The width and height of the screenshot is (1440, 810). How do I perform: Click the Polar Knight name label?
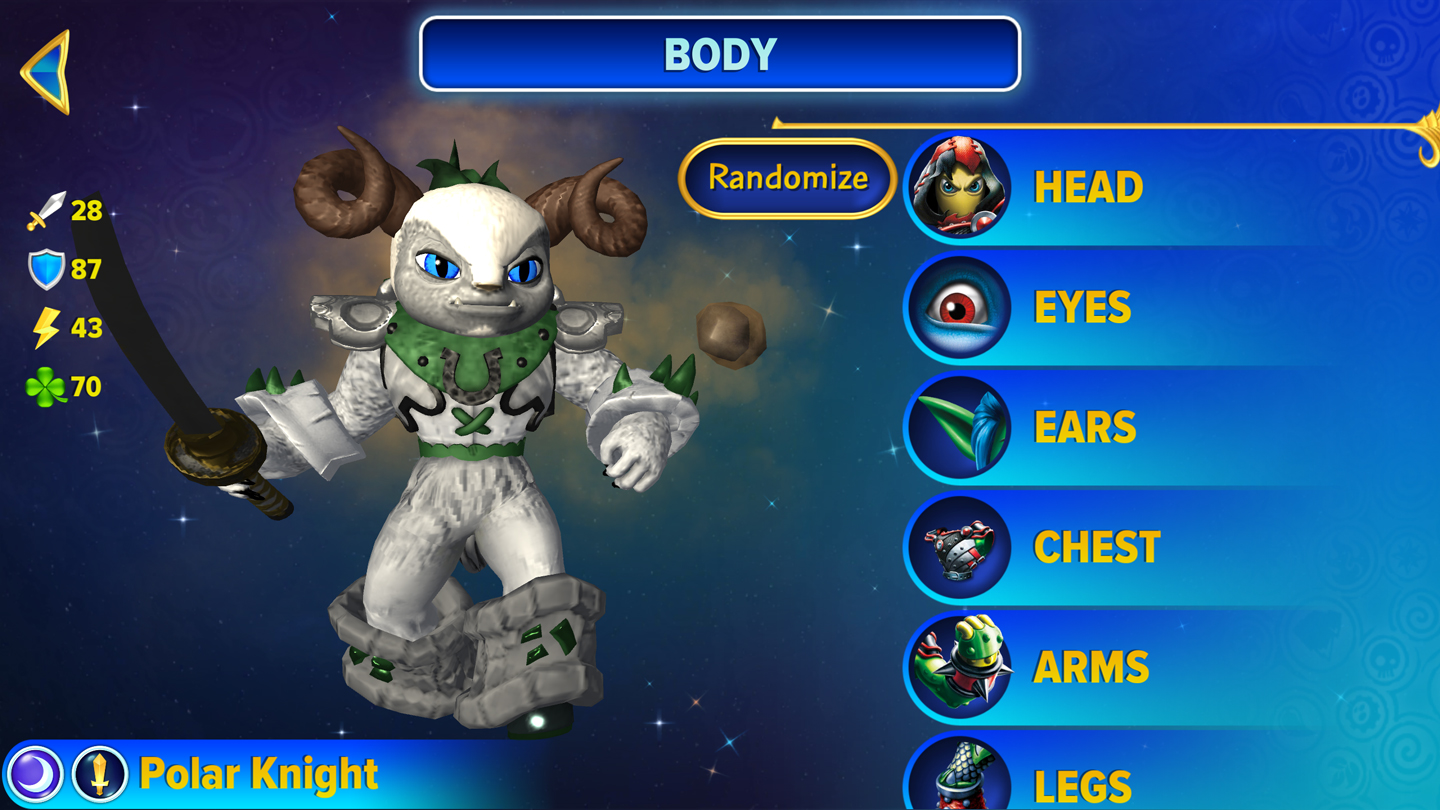point(259,775)
